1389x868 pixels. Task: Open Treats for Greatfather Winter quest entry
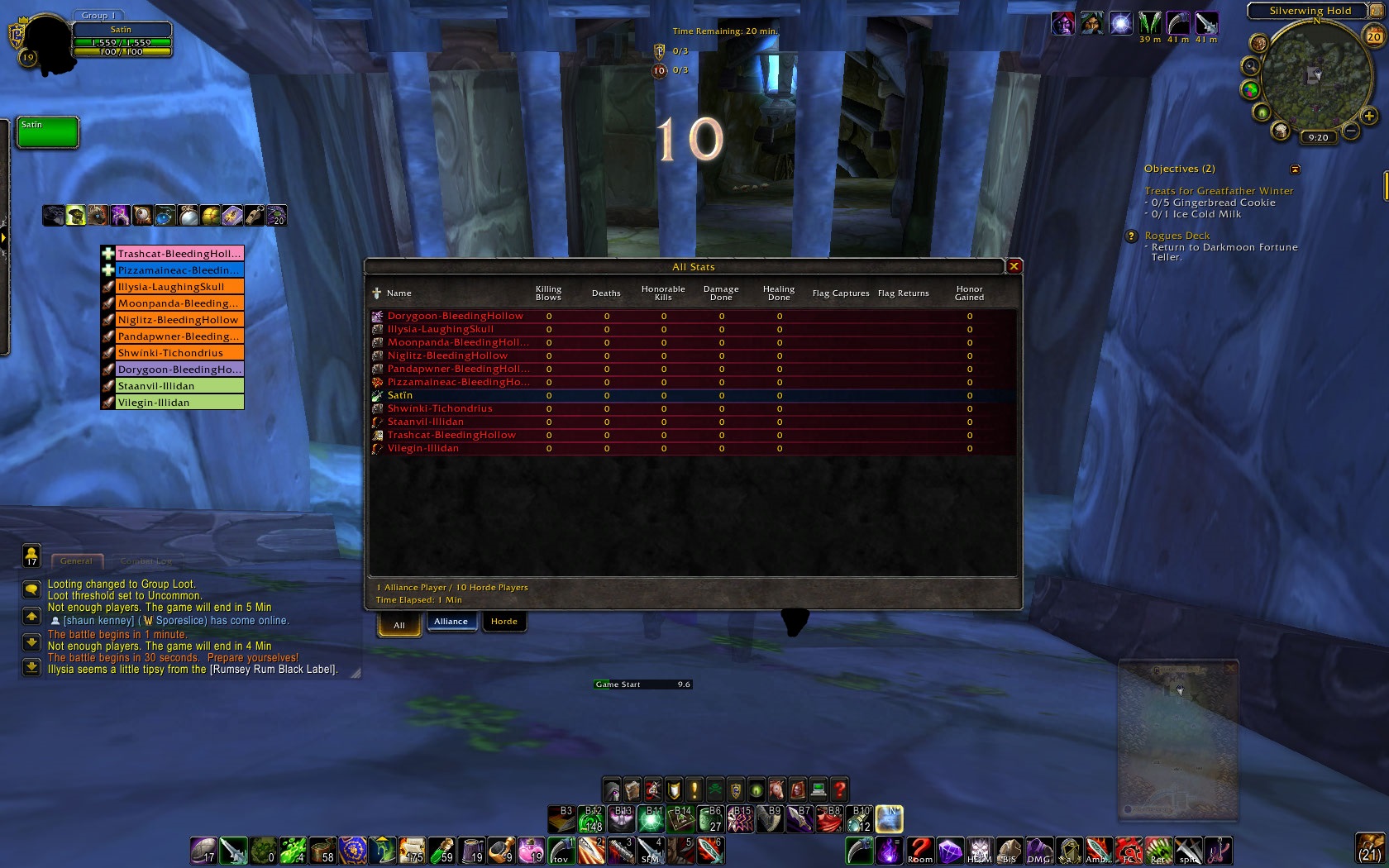(1219, 191)
